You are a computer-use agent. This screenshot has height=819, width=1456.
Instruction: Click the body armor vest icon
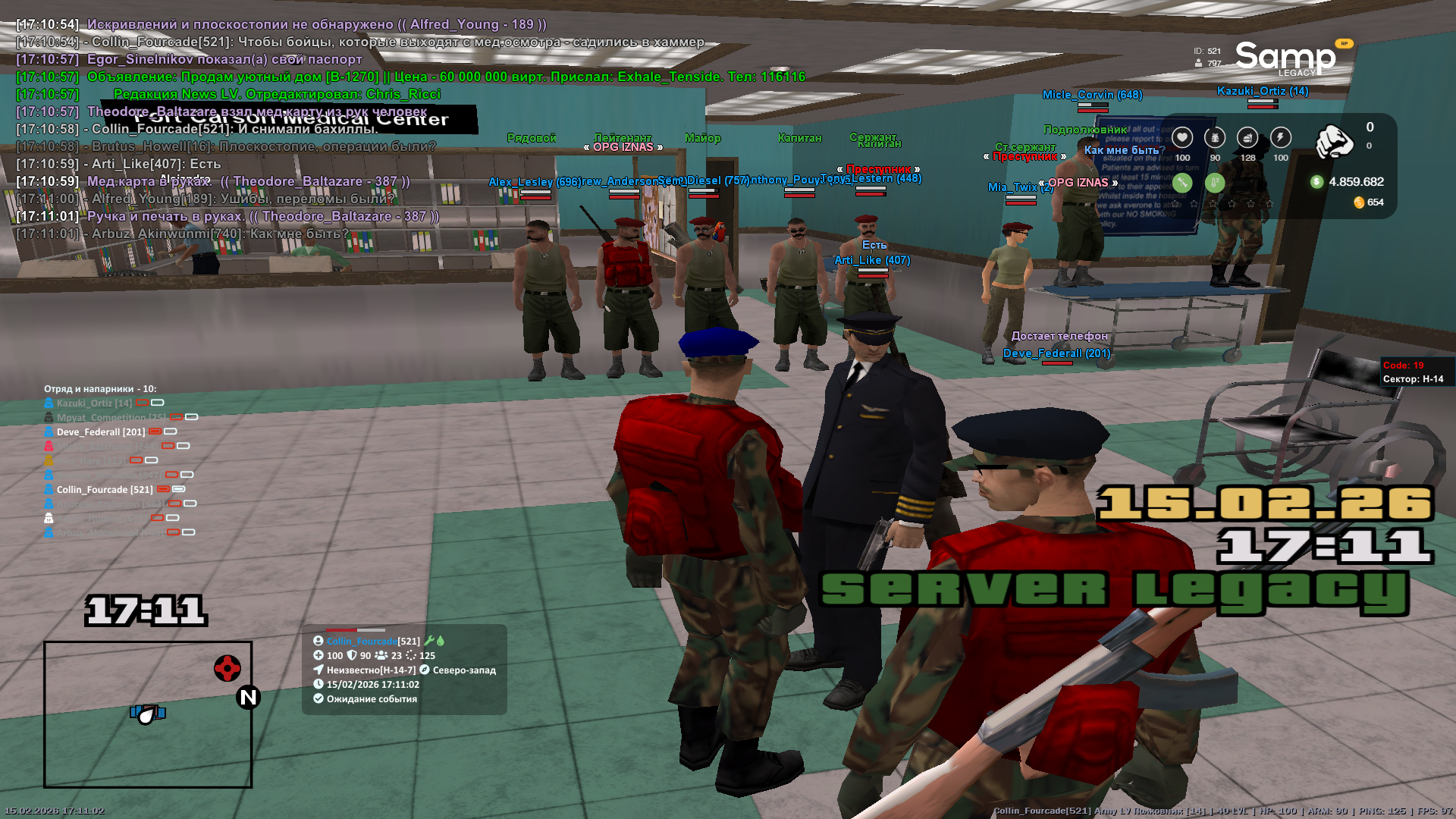pyautogui.click(x=1215, y=137)
